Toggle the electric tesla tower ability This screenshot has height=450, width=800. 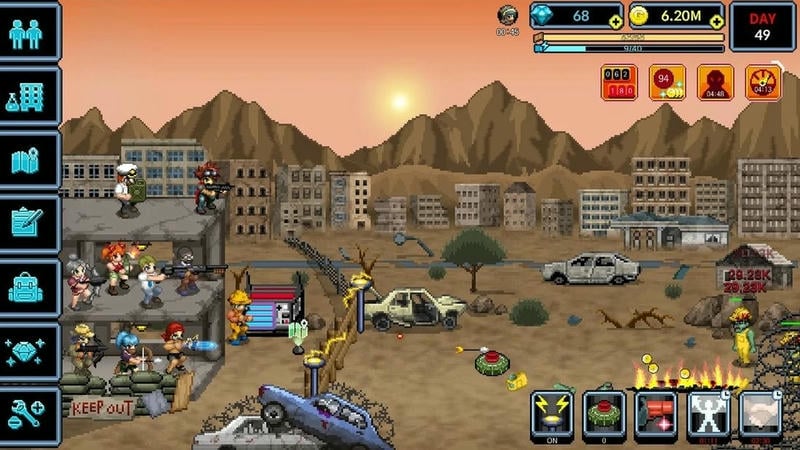tap(551, 413)
